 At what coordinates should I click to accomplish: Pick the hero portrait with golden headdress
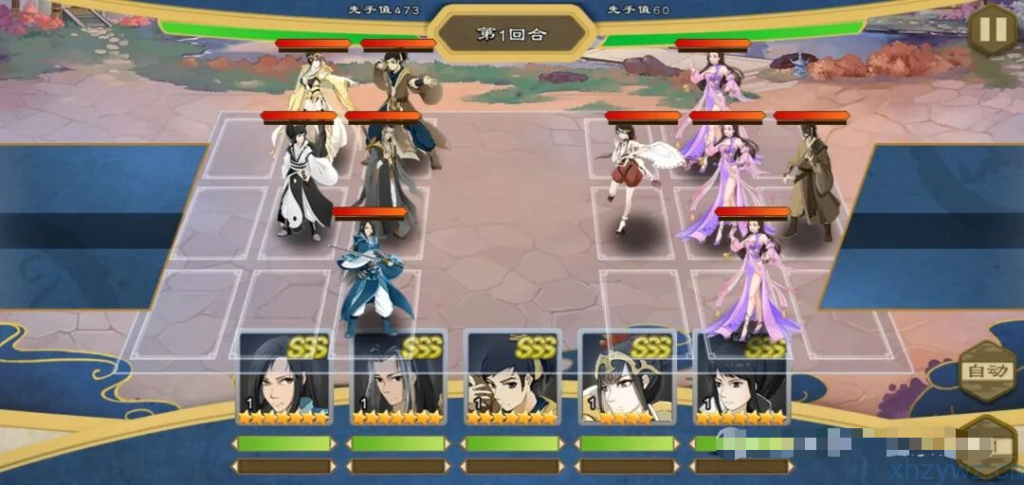coord(627,379)
